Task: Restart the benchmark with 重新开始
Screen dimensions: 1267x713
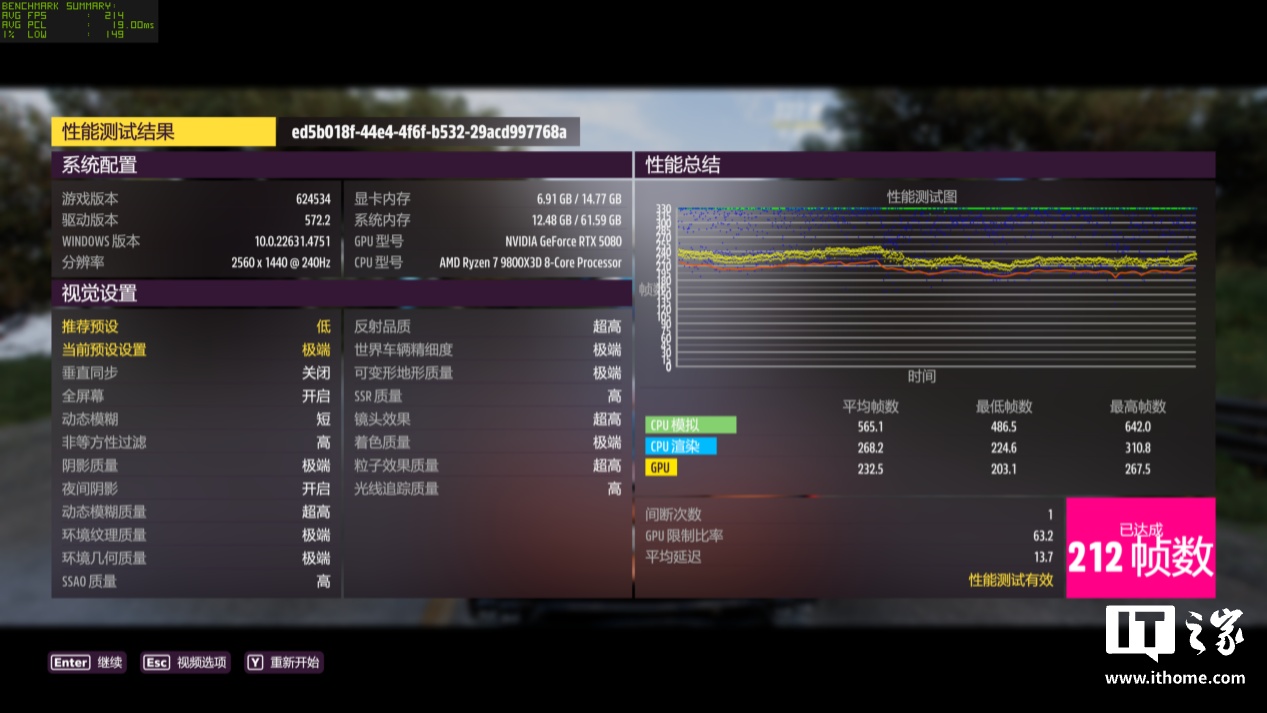Action: (284, 662)
